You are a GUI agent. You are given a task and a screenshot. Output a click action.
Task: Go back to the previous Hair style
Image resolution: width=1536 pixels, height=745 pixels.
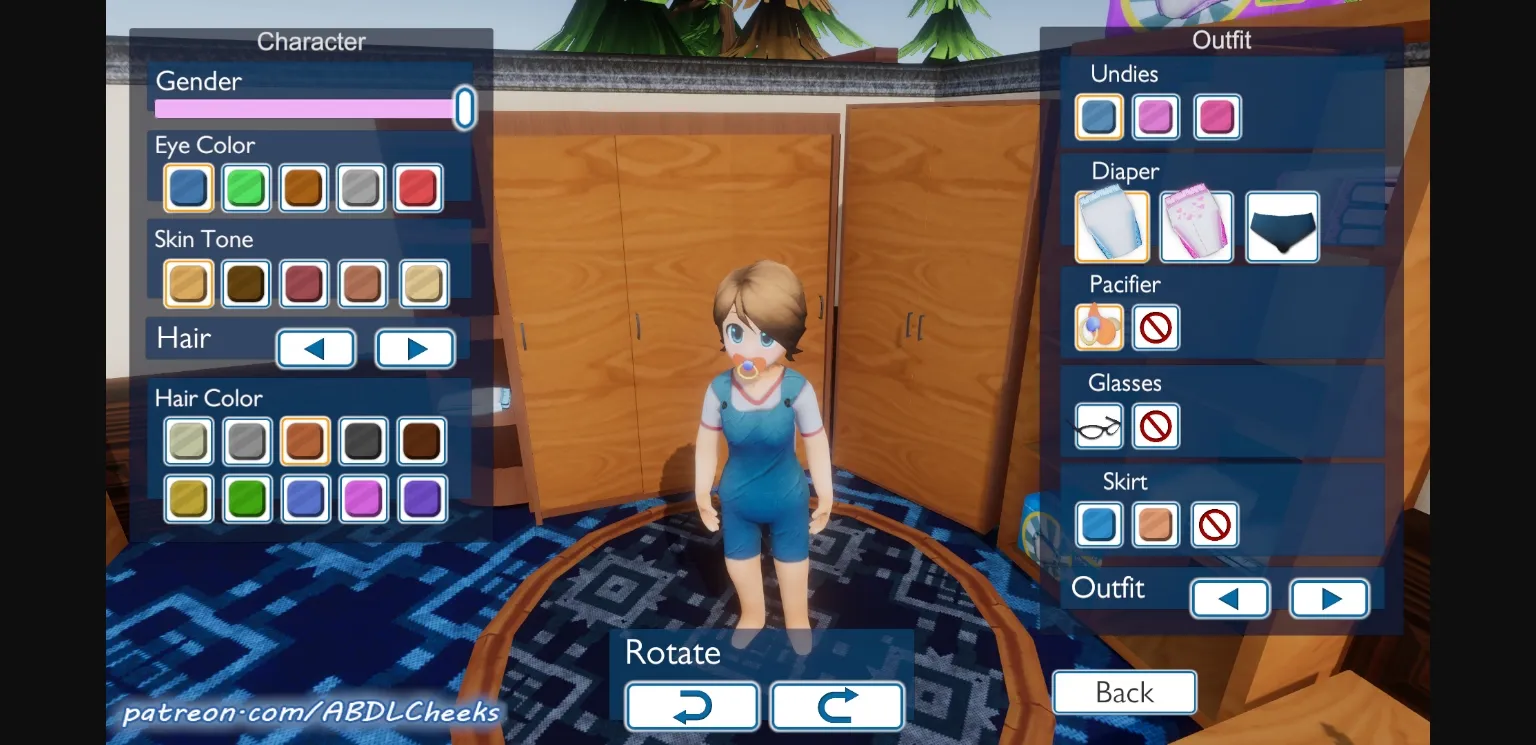coord(316,348)
